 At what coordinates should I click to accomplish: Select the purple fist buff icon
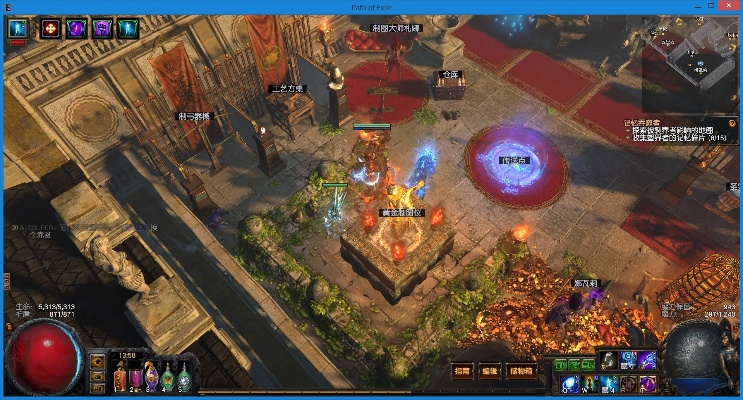click(102, 29)
